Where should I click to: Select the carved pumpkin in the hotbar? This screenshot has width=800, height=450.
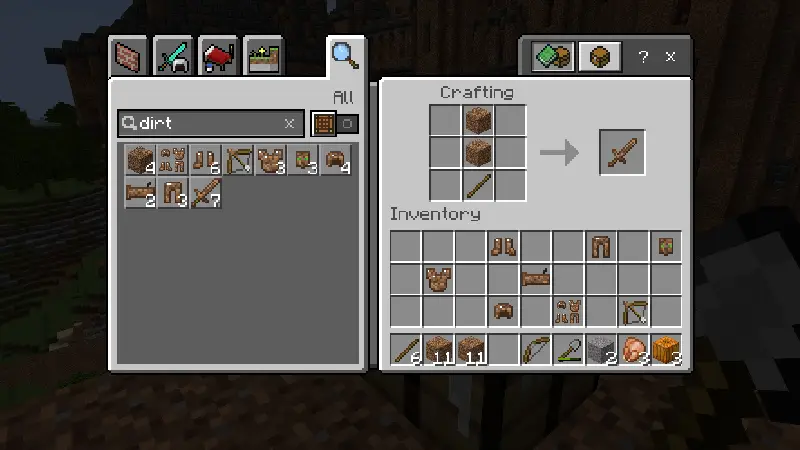click(x=667, y=350)
